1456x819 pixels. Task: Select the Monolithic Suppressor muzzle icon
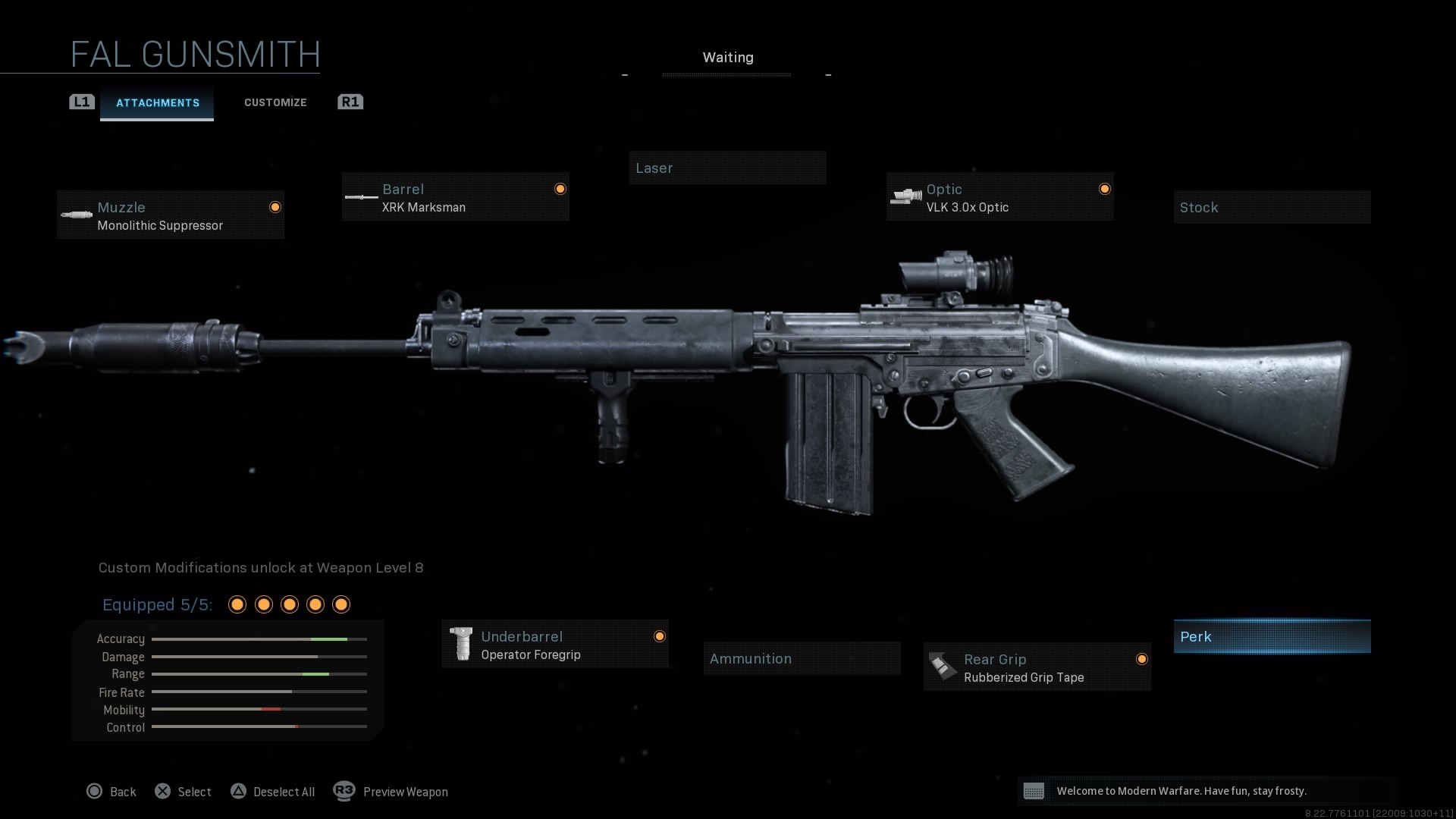(x=78, y=215)
